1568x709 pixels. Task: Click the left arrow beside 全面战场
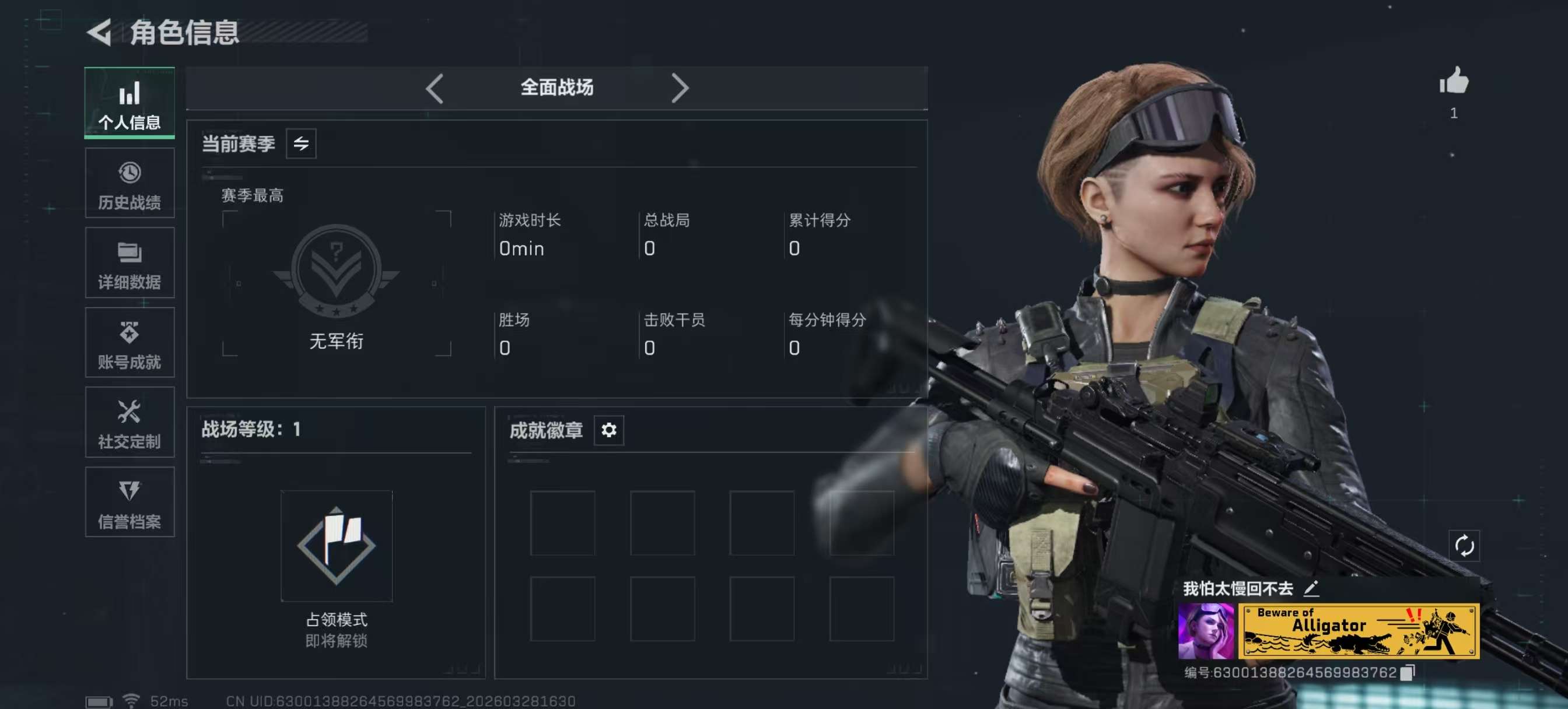point(435,89)
